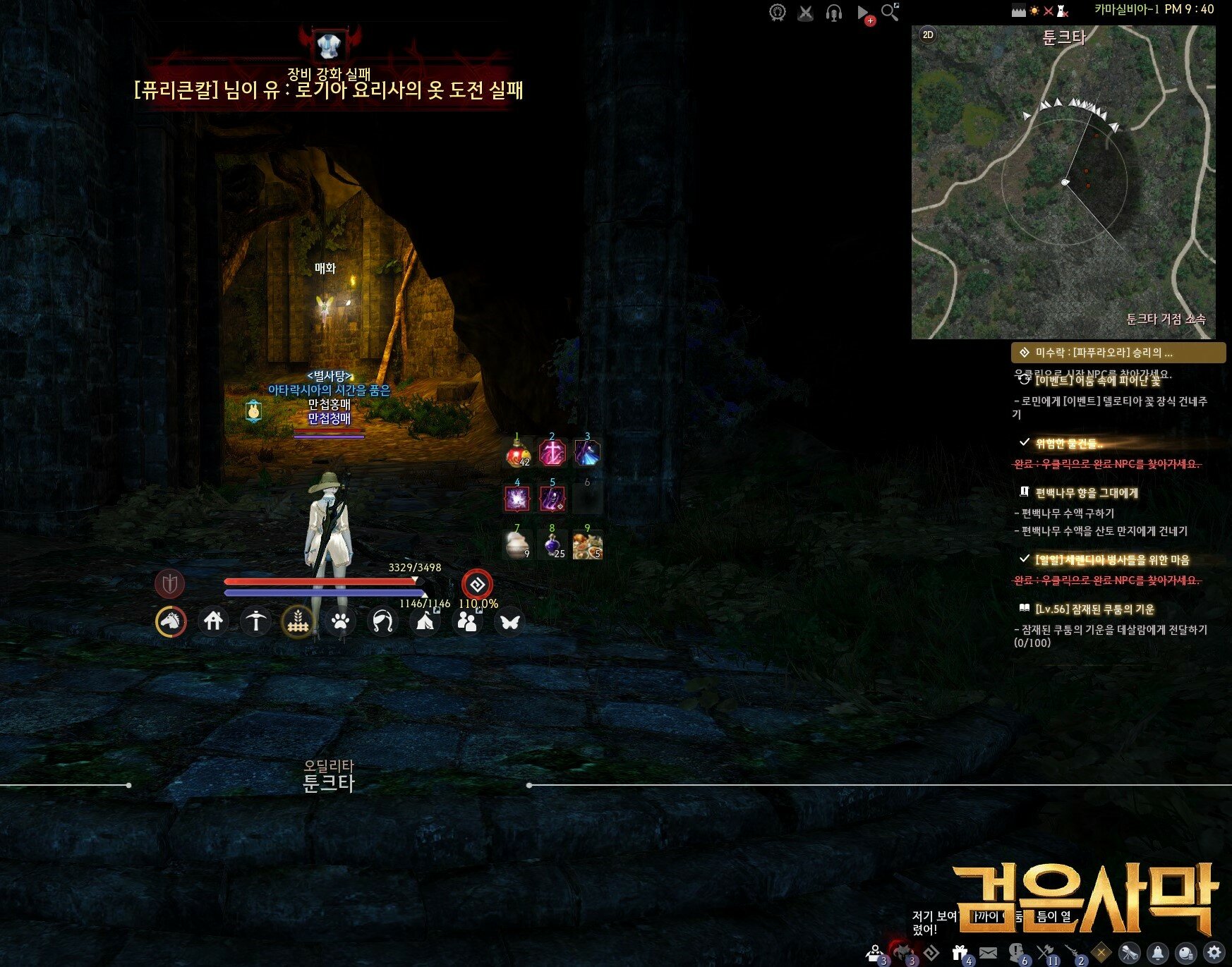Toggle the headset voice chat icon
The height and width of the screenshot is (967, 1232).
pyautogui.click(x=834, y=13)
